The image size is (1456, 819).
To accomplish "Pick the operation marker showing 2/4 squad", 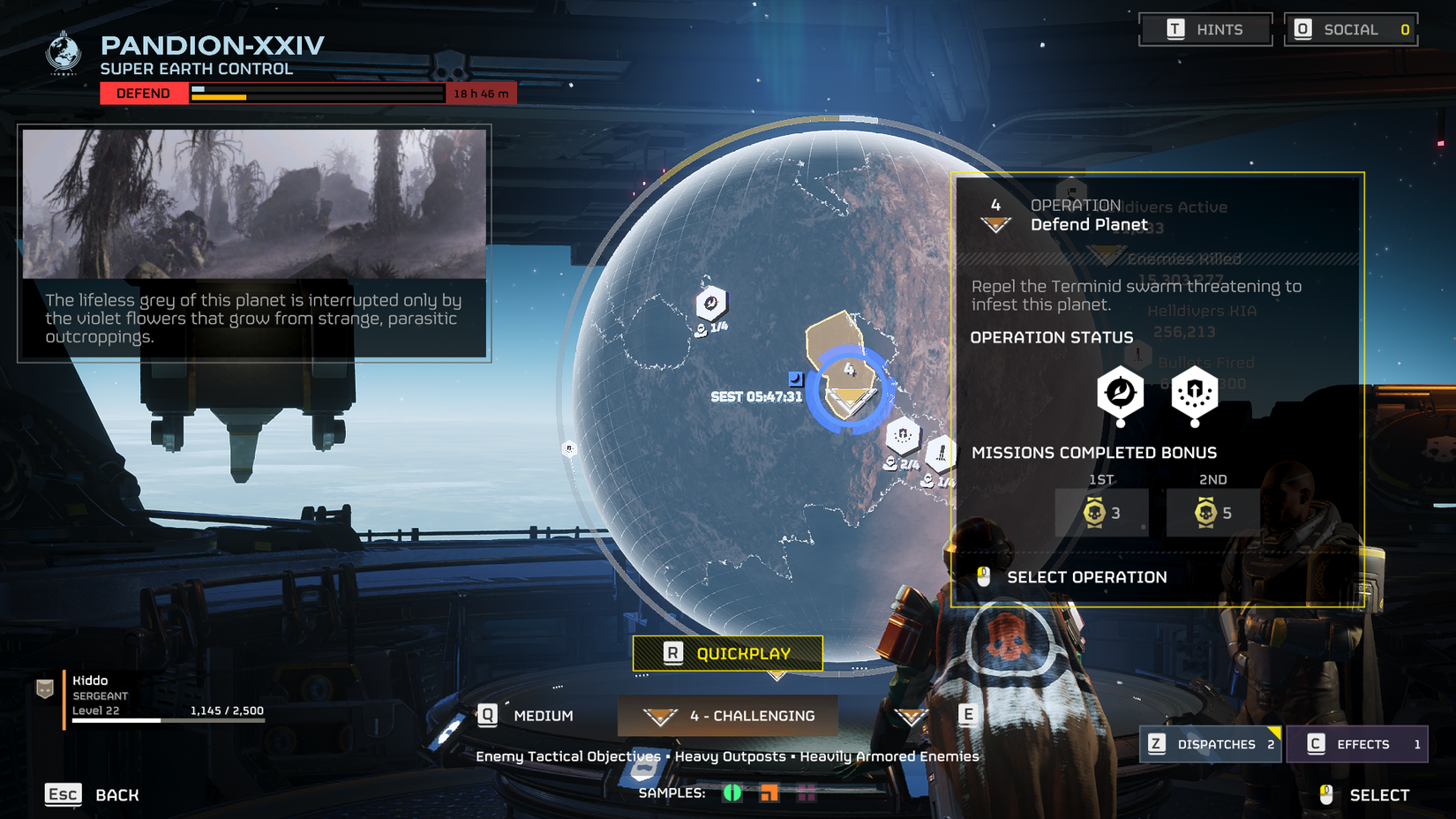I will click(x=903, y=436).
